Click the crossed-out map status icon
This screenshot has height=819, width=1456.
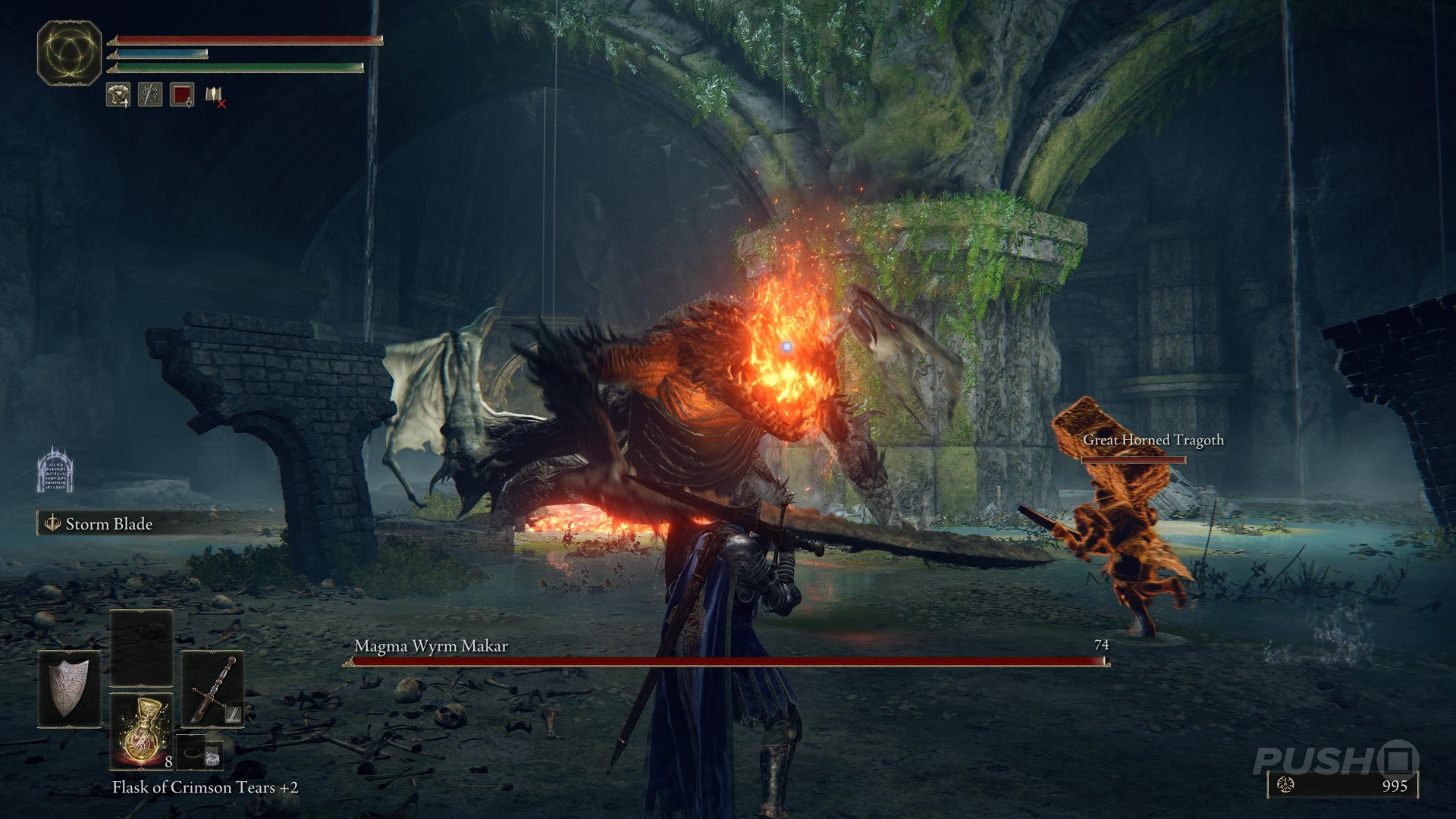click(x=215, y=96)
